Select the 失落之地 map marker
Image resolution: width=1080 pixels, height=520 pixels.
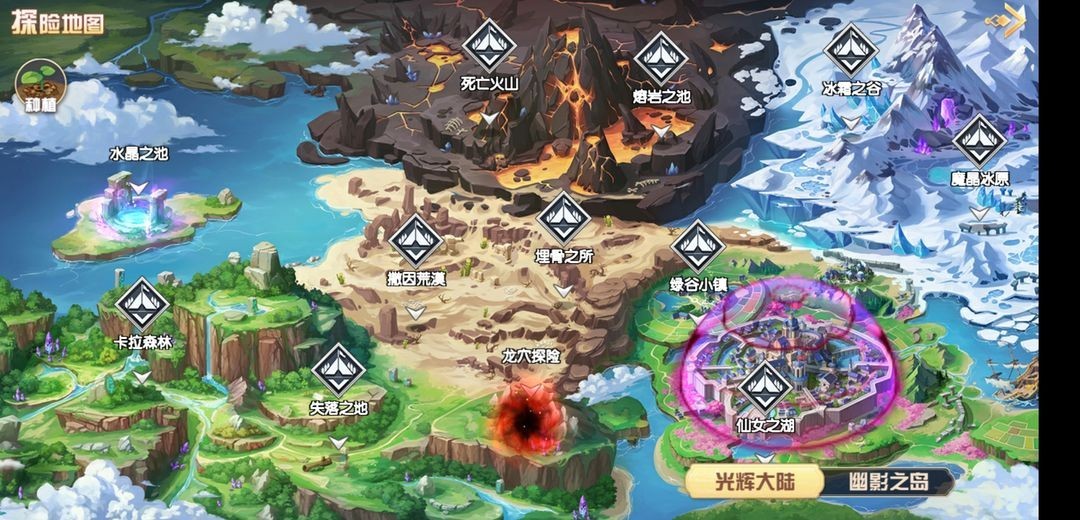click(x=339, y=369)
